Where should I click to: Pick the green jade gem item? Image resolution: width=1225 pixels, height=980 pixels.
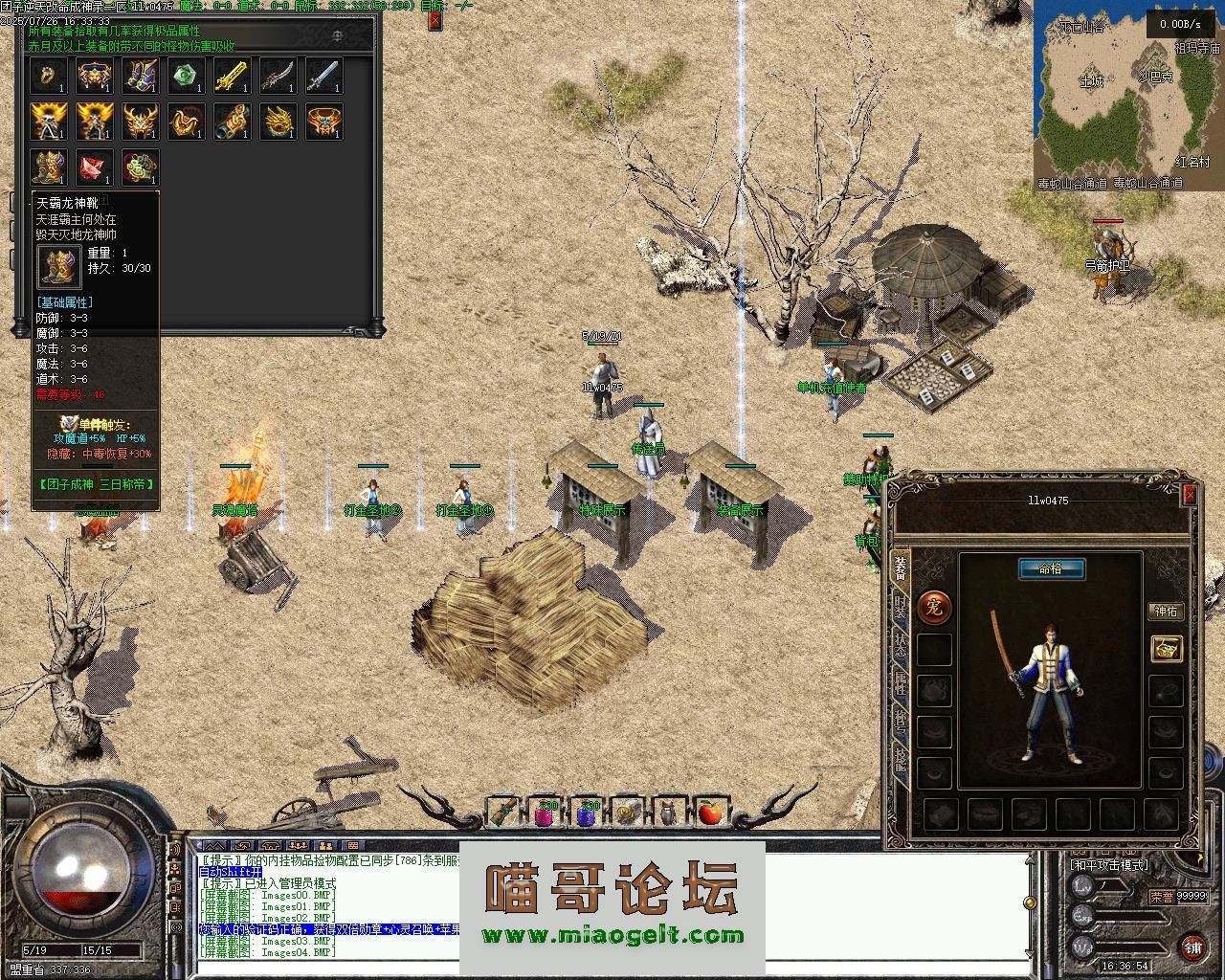(x=187, y=76)
